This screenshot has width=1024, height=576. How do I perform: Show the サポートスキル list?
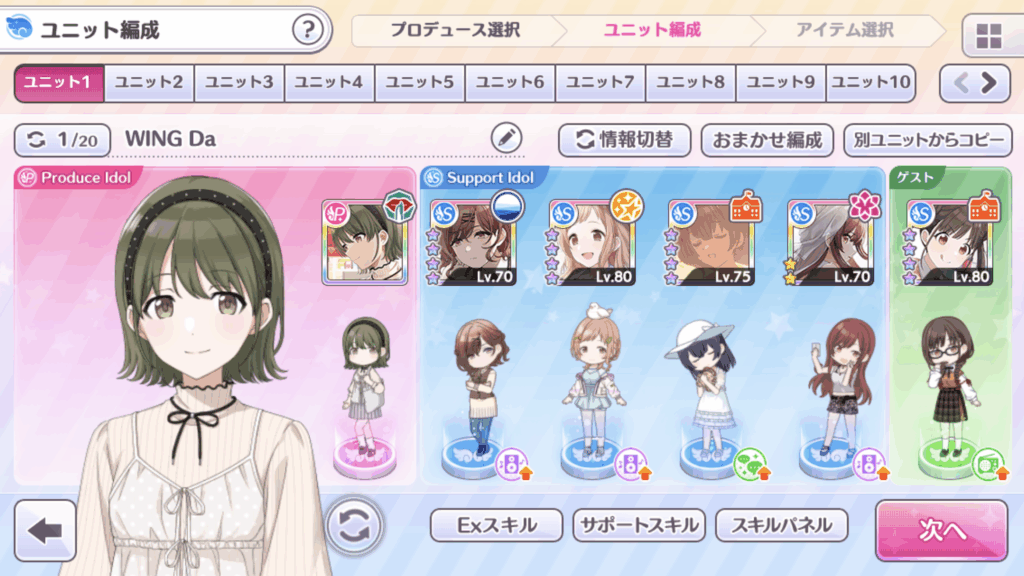(x=640, y=525)
